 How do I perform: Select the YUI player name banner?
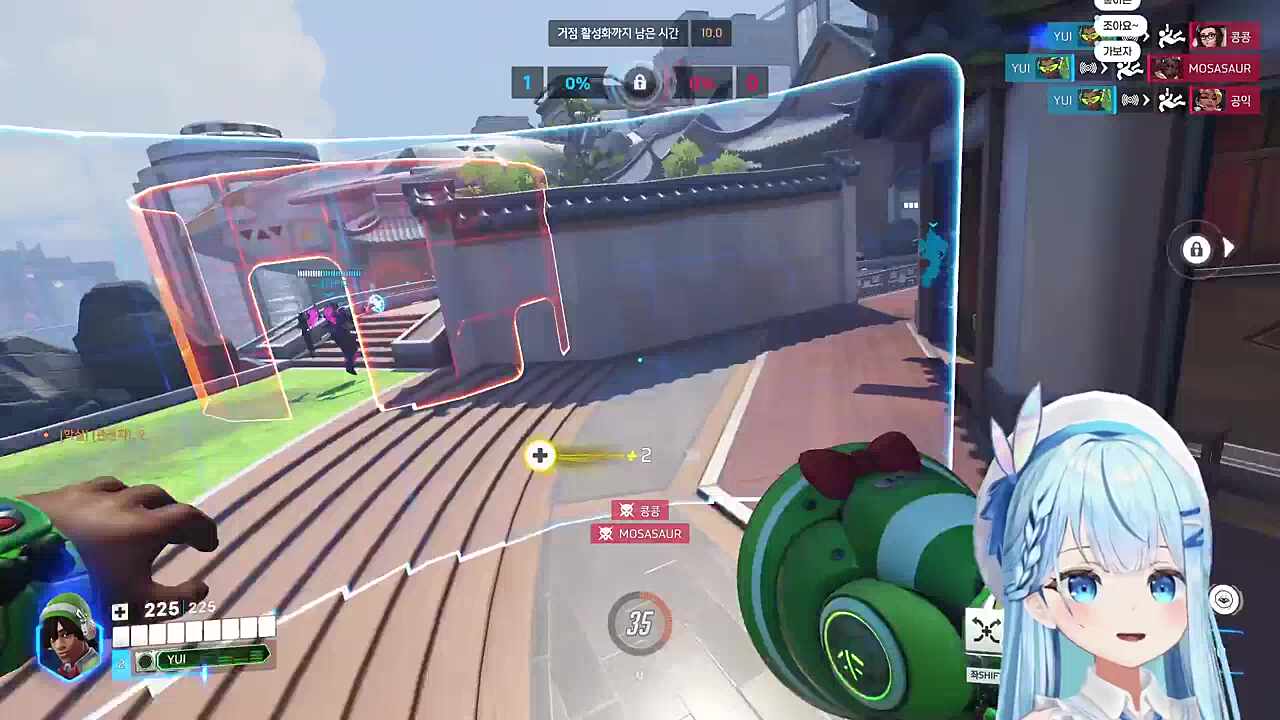pyautogui.click(x=205, y=659)
